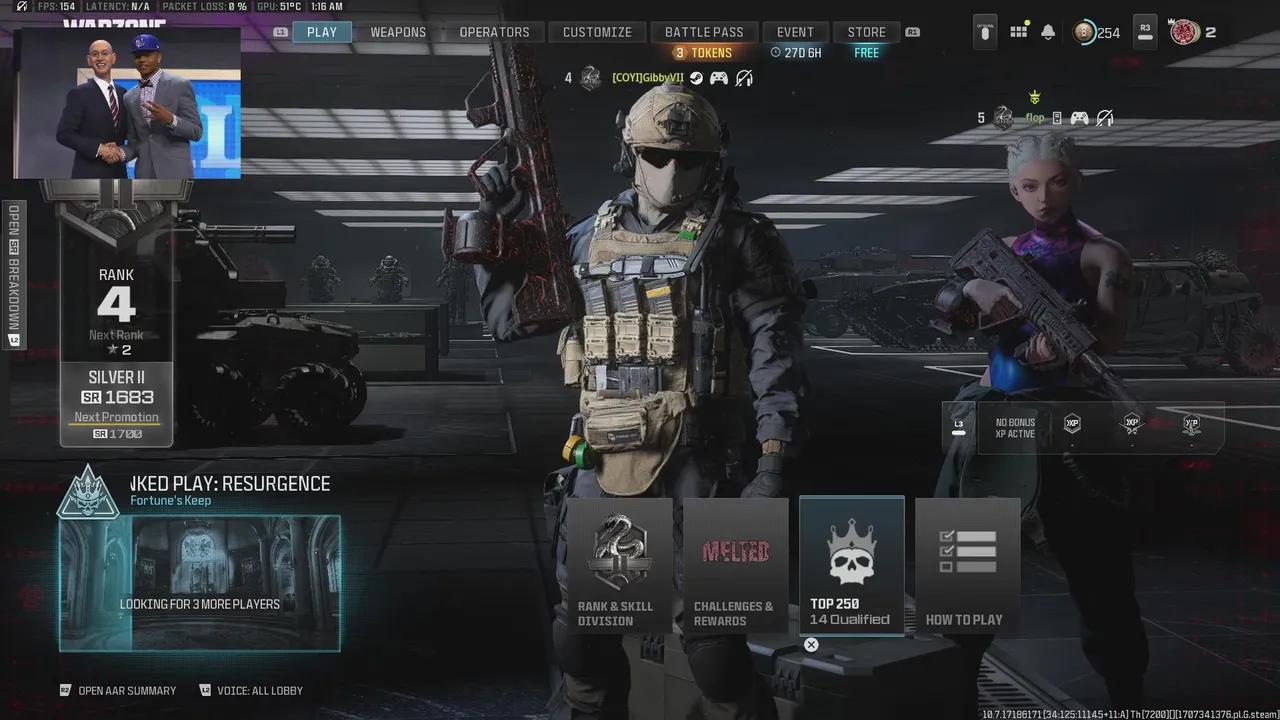The width and height of the screenshot is (1280, 720).
Task: Click the SR 1683 rank progress display
Action: [116, 397]
